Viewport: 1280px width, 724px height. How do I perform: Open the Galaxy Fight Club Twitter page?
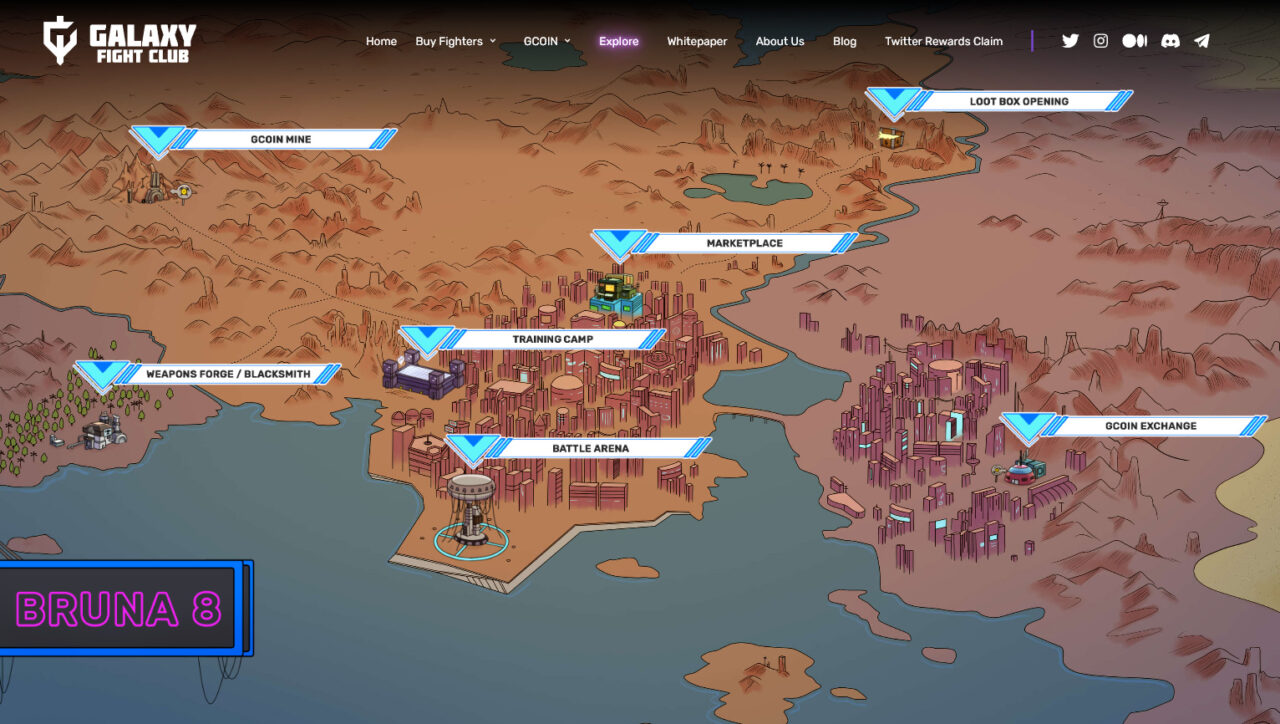[1070, 41]
